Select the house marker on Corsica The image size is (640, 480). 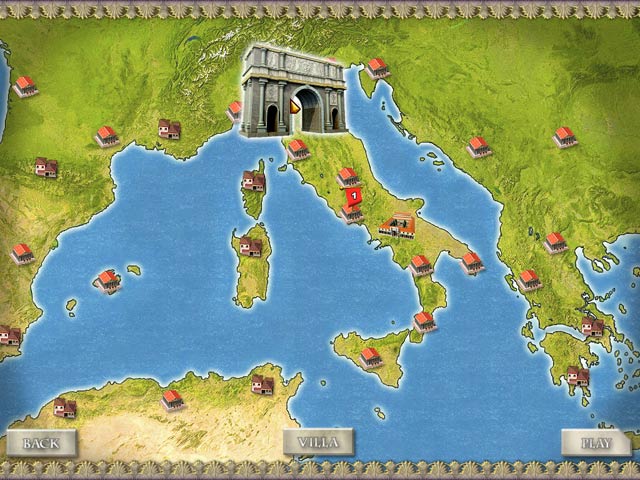coord(253,180)
